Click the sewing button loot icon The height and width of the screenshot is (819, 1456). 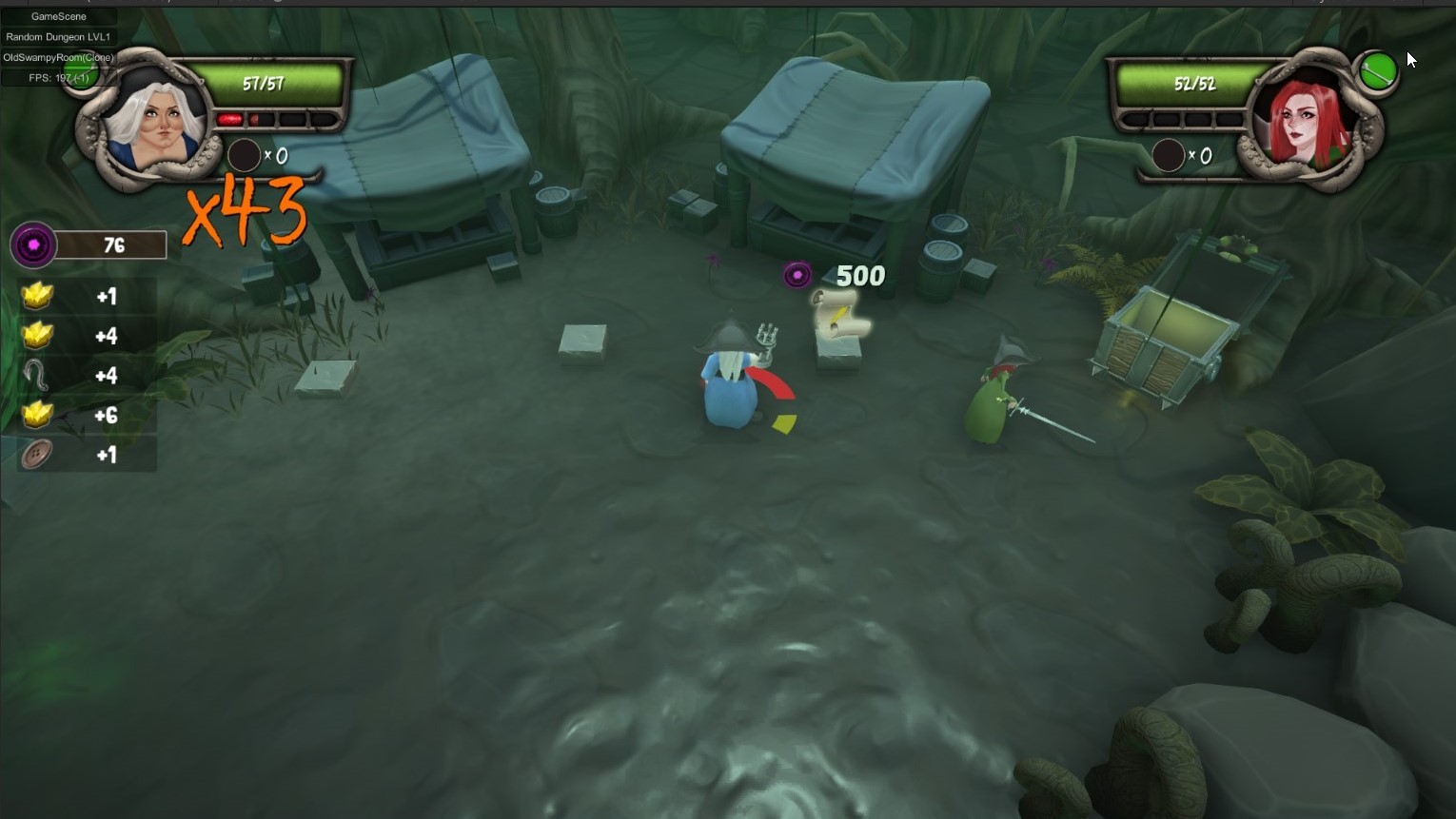pyautogui.click(x=35, y=455)
